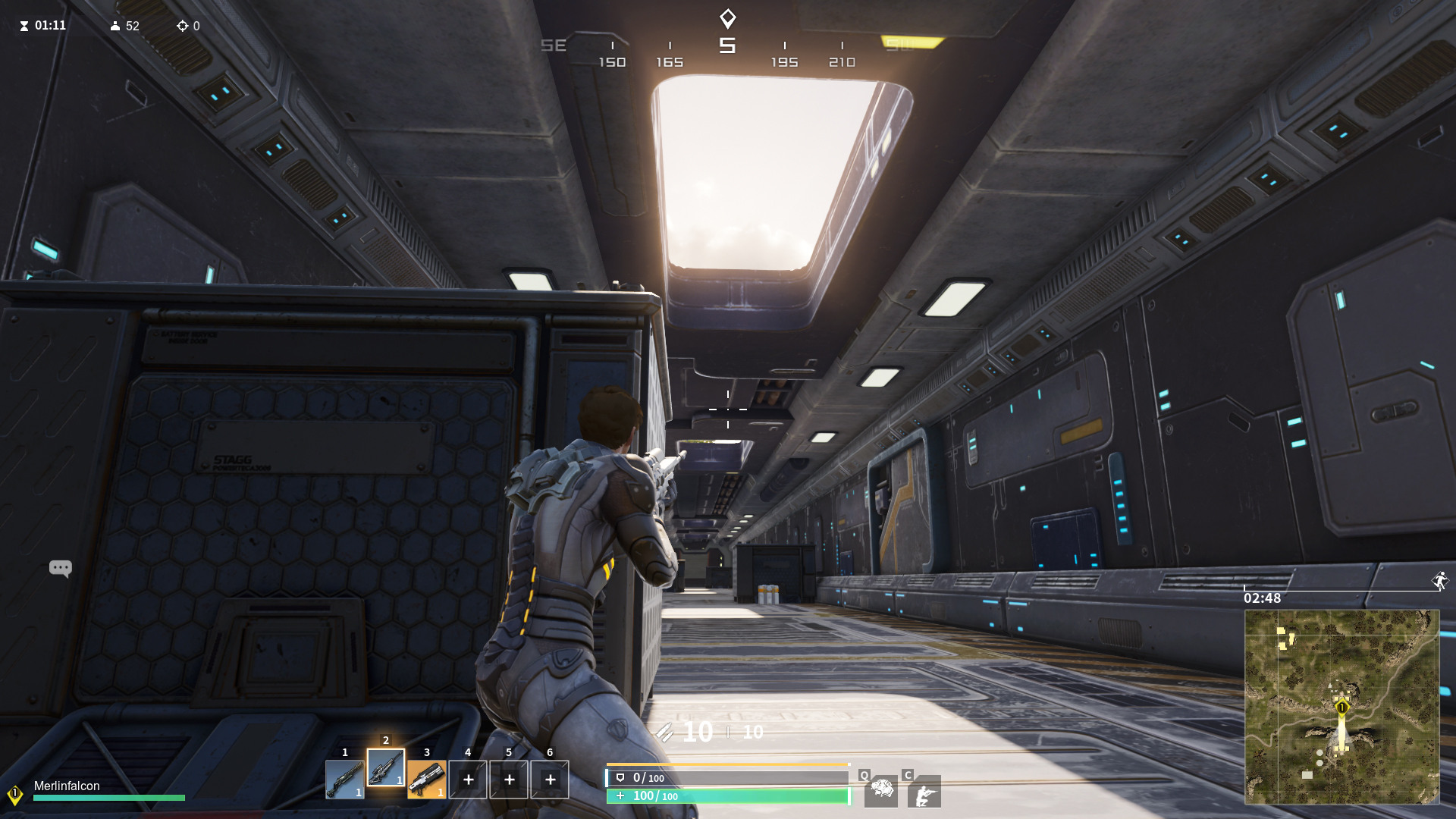Click the C crouch stance icon
The height and width of the screenshot is (819, 1456).
(x=924, y=792)
